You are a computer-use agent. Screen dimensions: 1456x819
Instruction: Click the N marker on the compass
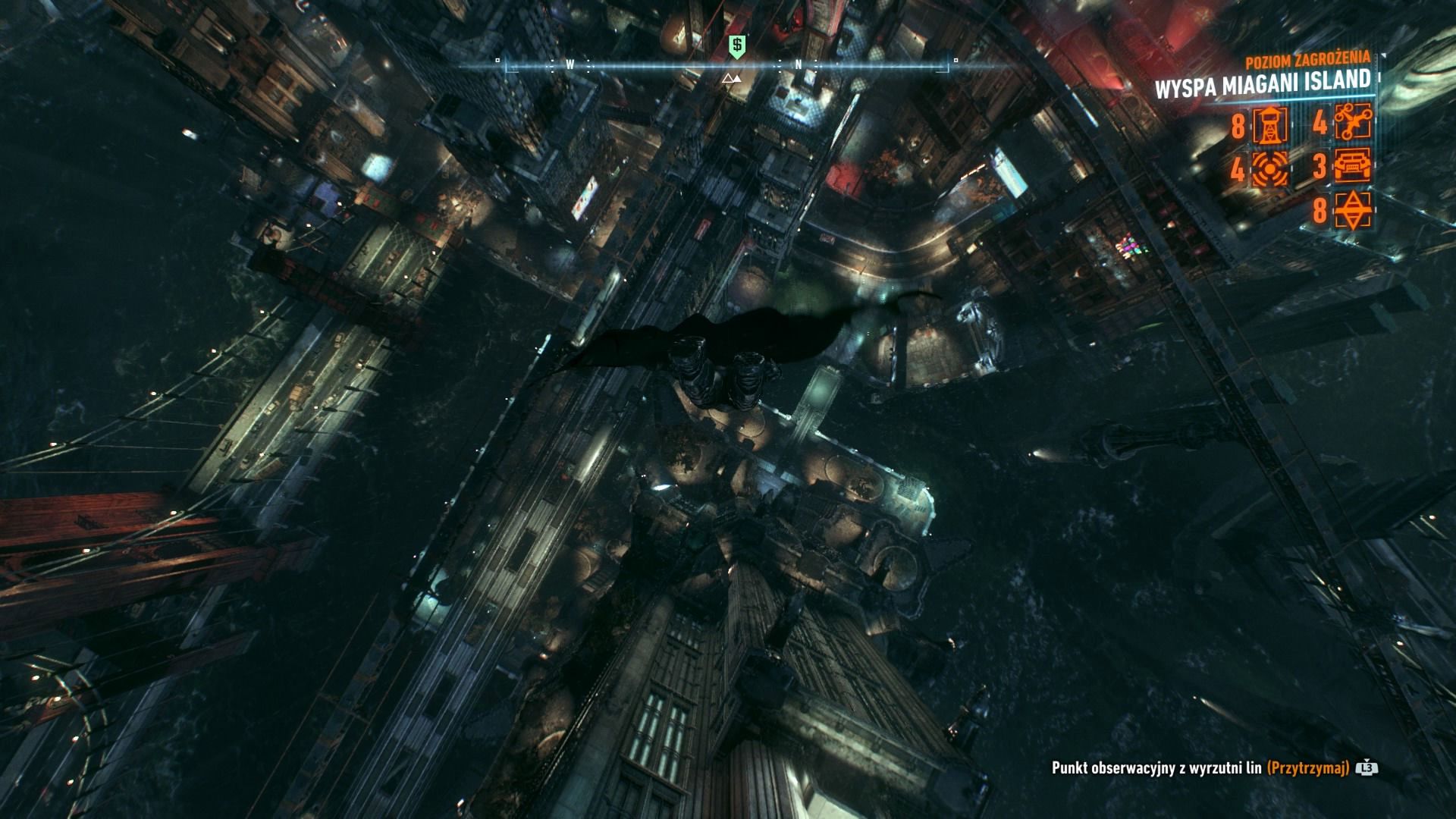799,66
